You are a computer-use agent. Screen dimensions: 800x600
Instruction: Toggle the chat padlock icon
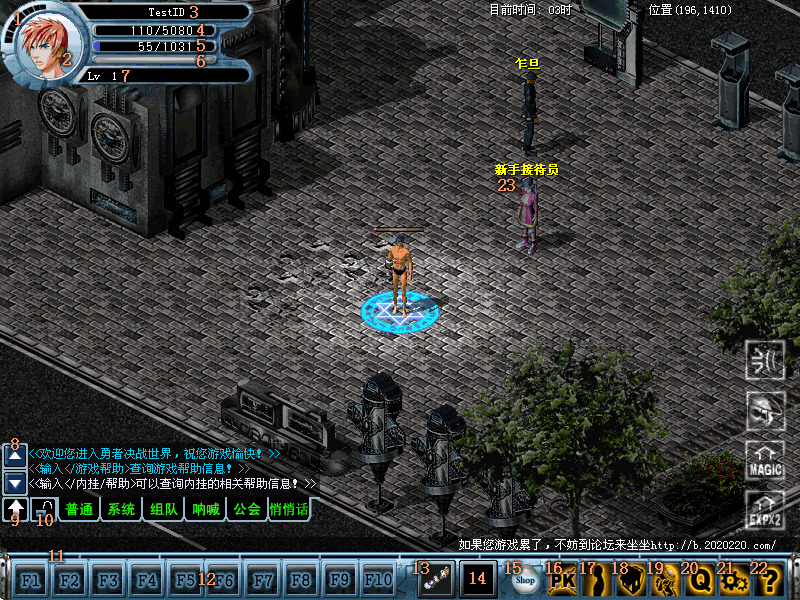point(44,509)
